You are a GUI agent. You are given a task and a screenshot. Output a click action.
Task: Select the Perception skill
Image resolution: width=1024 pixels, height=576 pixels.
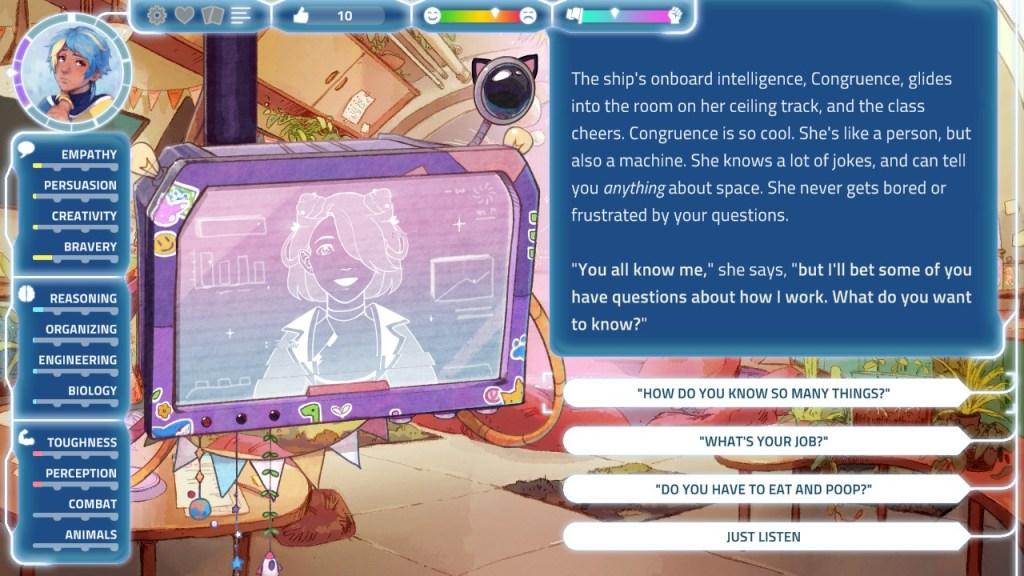click(81, 473)
